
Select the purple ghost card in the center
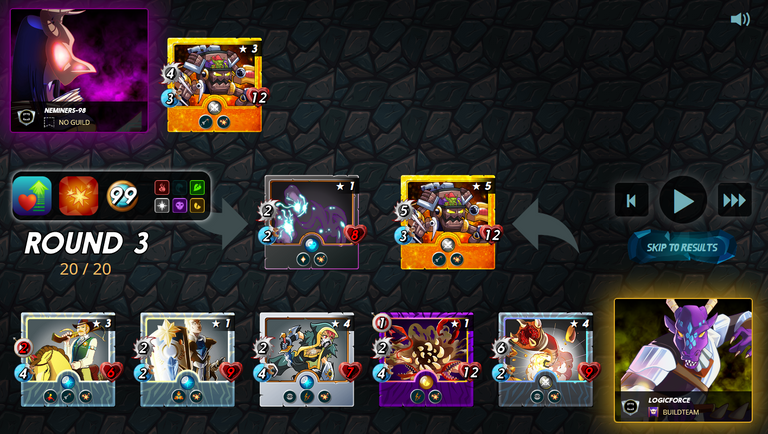click(x=311, y=222)
